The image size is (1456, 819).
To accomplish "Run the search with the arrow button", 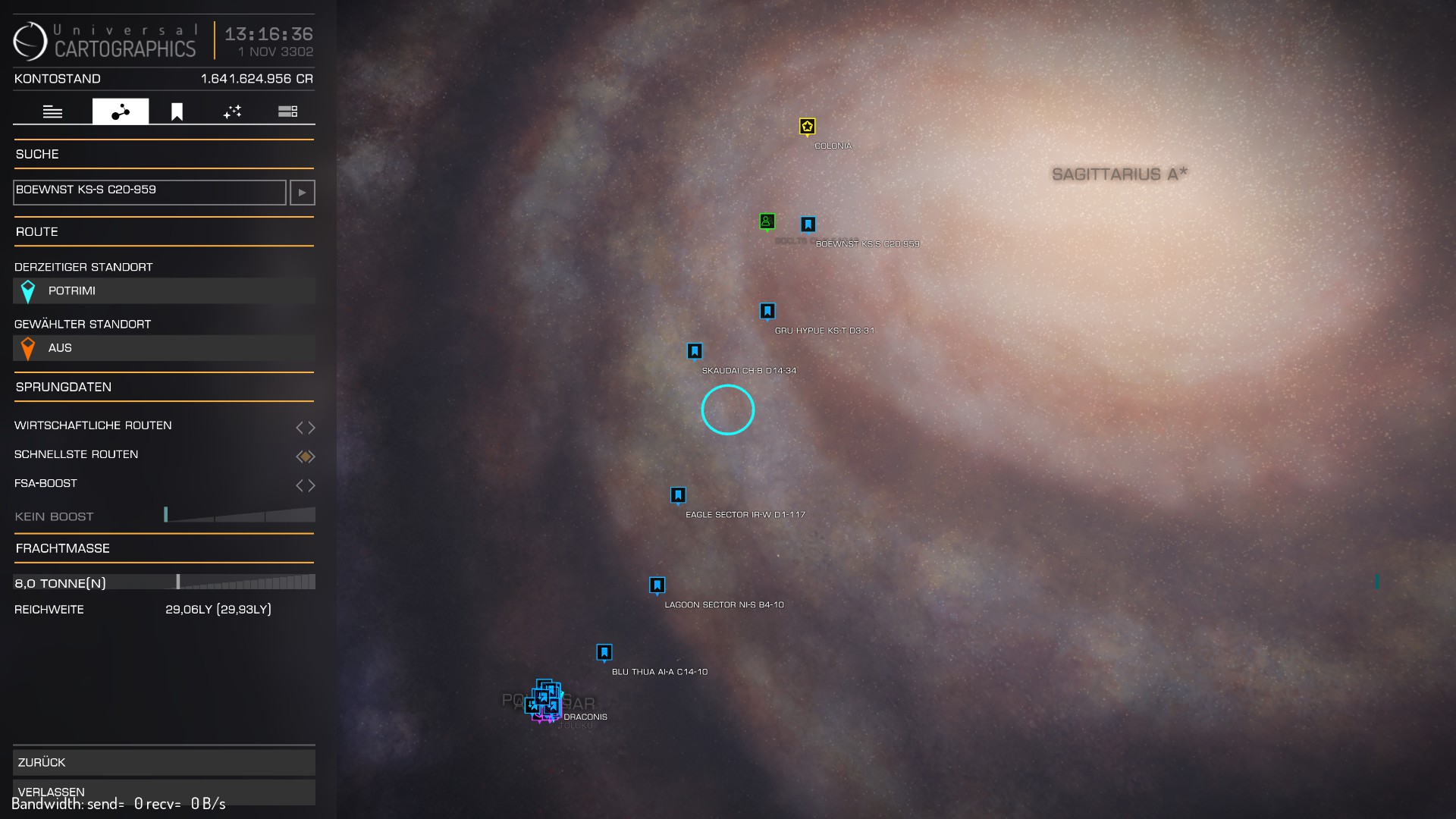I will pyautogui.click(x=302, y=193).
